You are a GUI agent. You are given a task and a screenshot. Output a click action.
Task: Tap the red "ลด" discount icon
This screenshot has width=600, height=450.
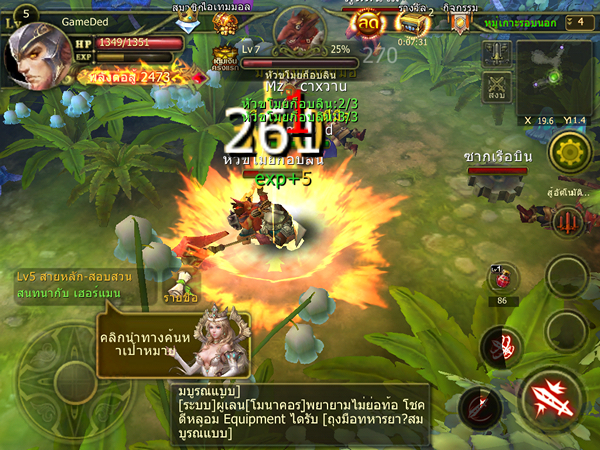pos(368,24)
